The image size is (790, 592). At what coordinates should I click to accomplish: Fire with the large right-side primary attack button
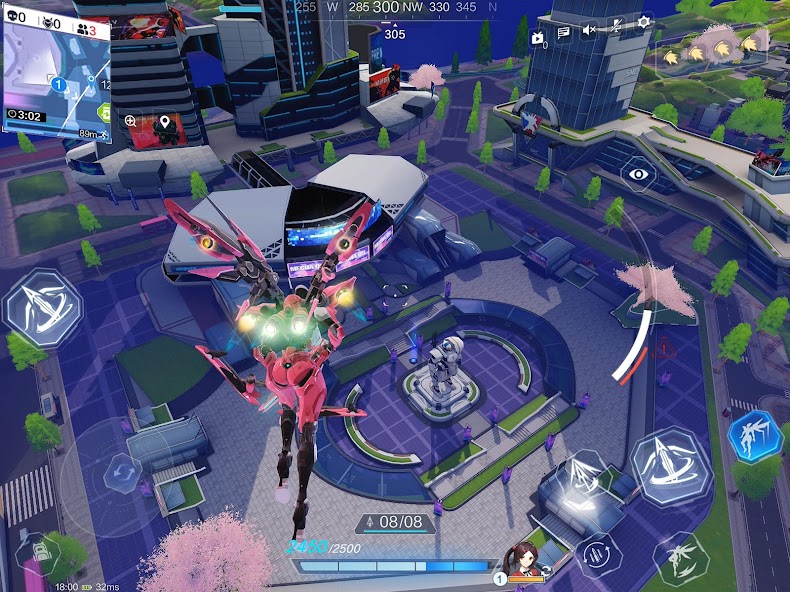pos(671,467)
